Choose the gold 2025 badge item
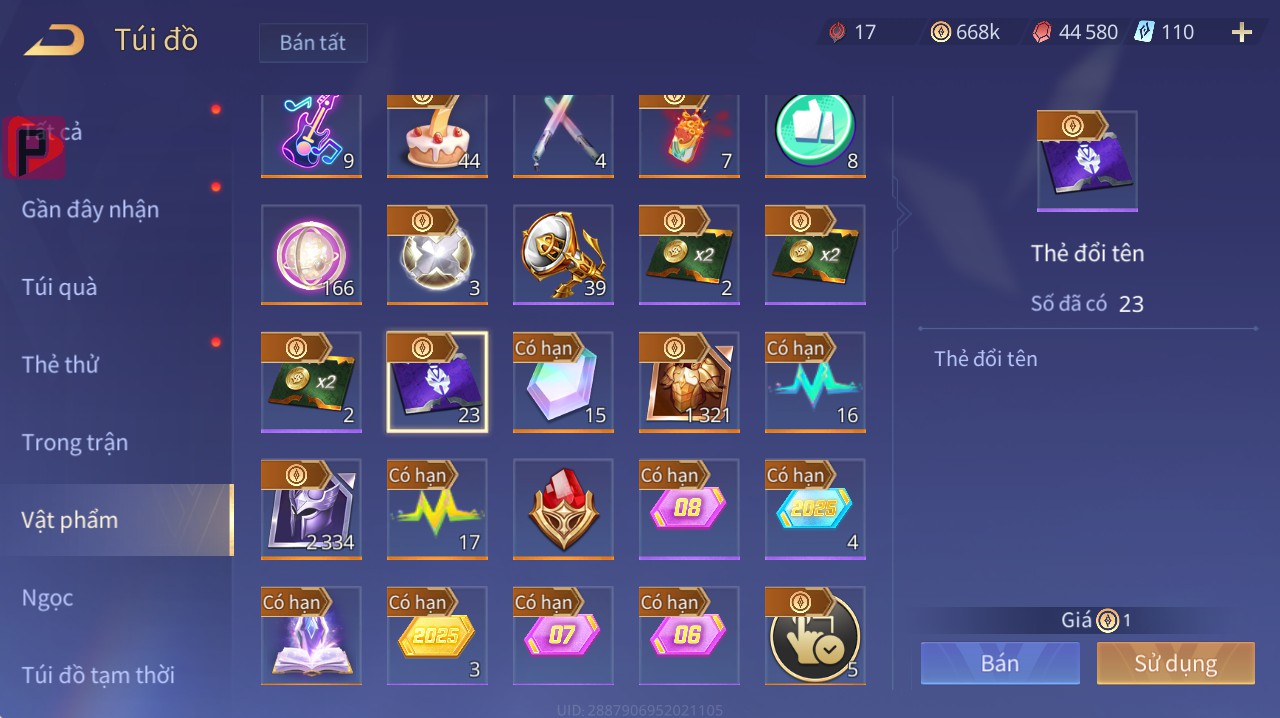Image resolution: width=1280 pixels, height=718 pixels. coord(437,635)
